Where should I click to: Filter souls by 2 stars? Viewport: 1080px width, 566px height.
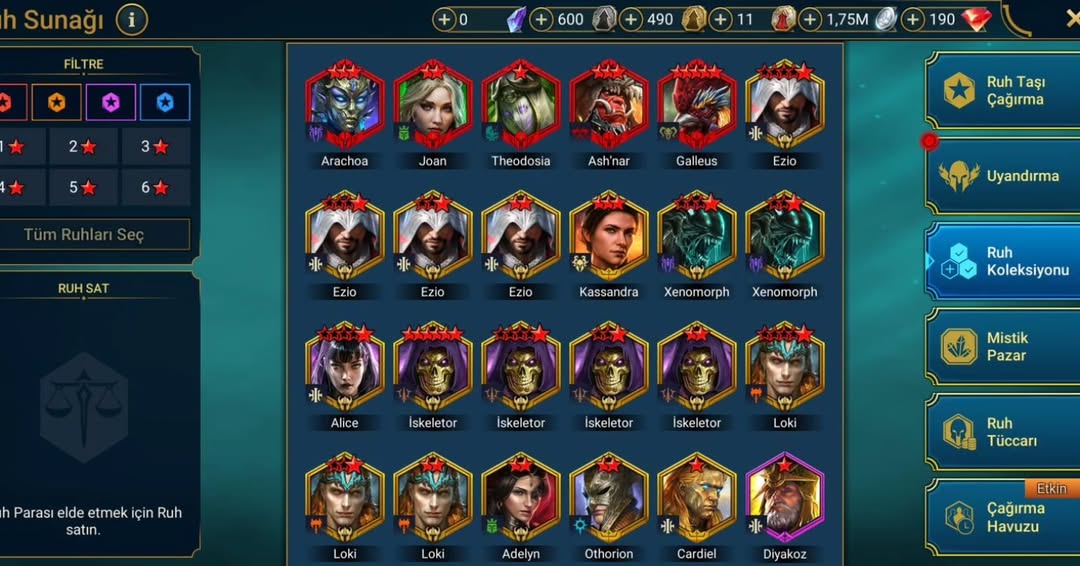click(84, 146)
